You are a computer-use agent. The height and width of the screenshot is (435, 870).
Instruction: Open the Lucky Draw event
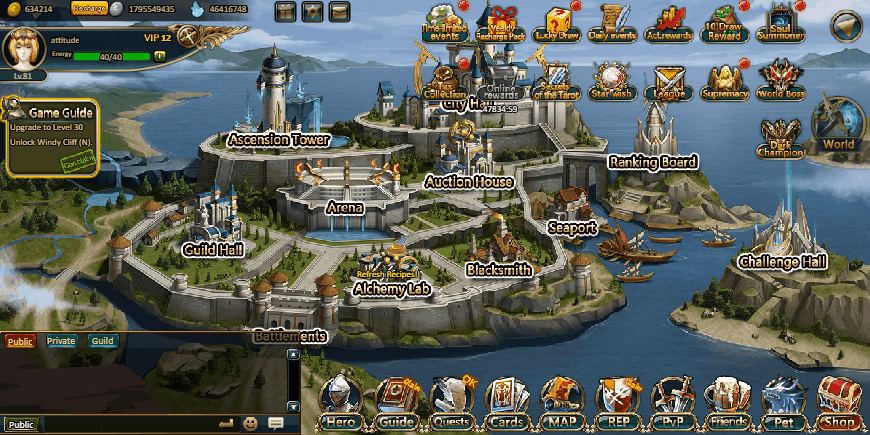(x=555, y=24)
